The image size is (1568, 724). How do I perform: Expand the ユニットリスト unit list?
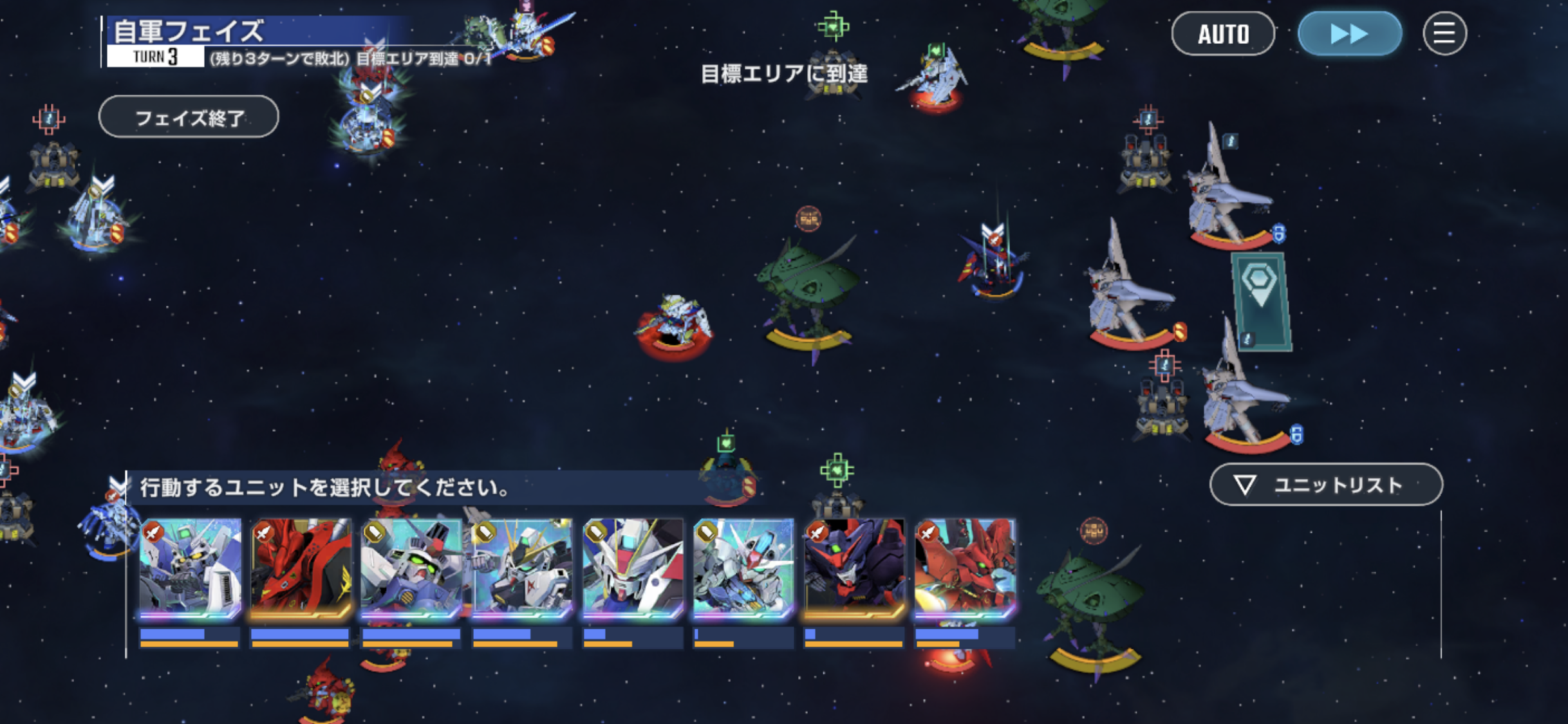click(1326, 485)
